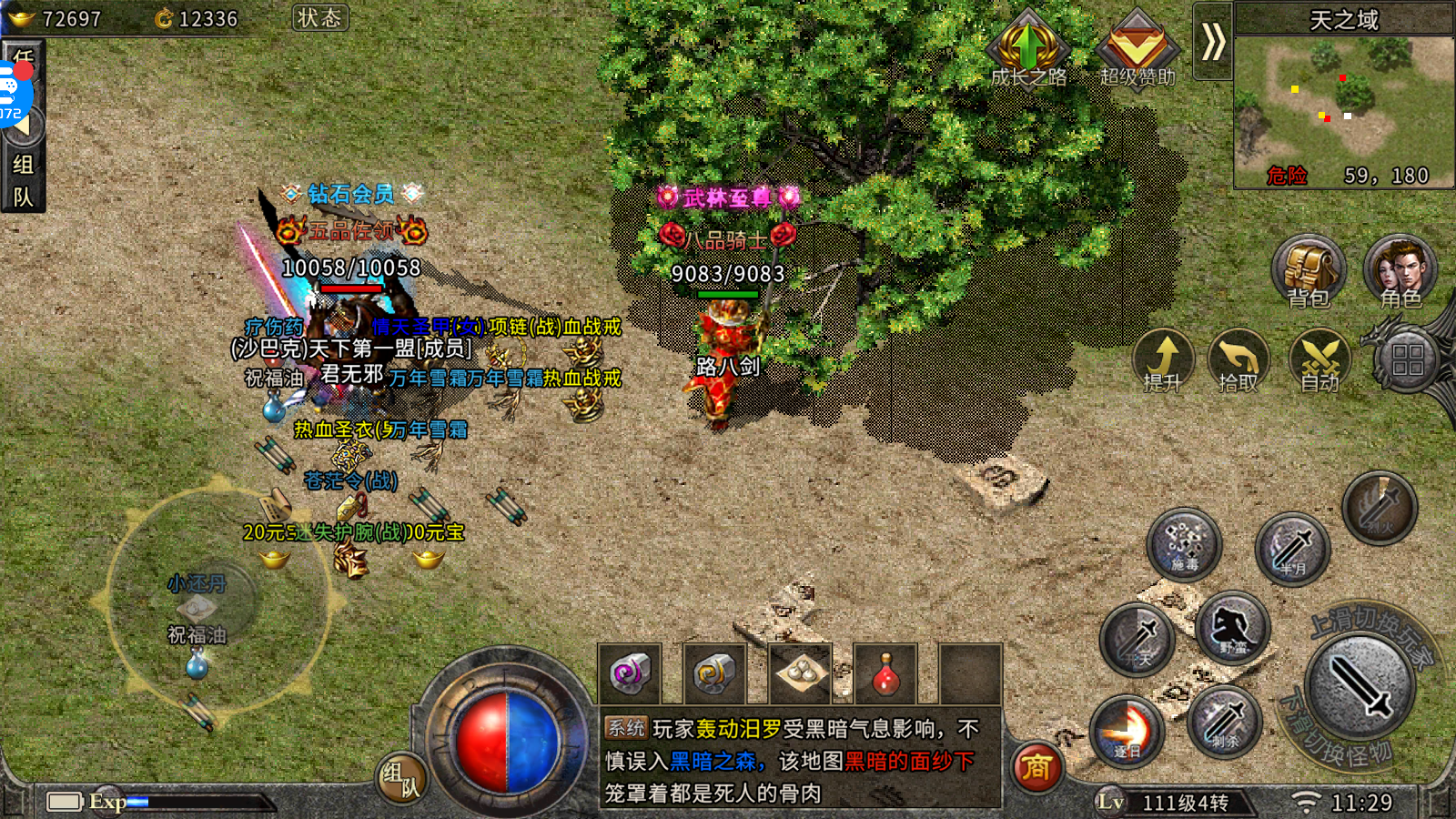
Task: Open the 角色 character sheet
Action: 1400,270
